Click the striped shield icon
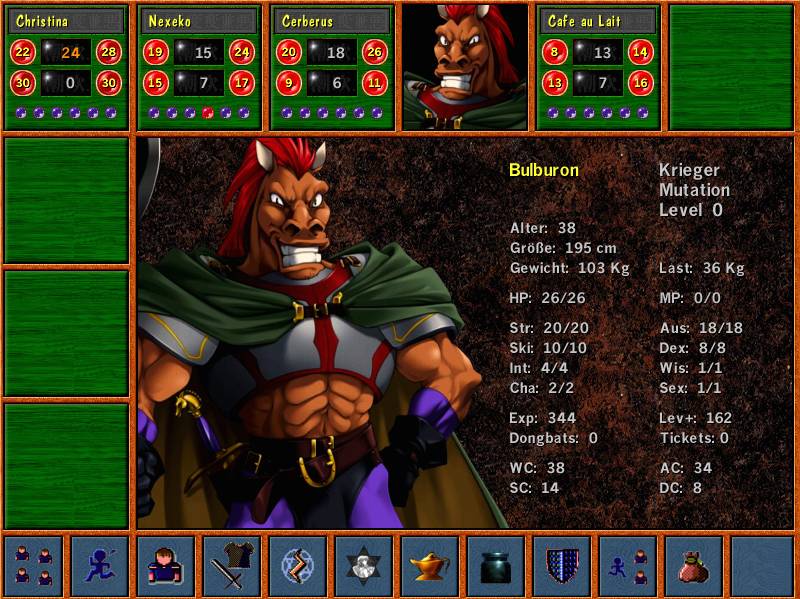This screenshot has height=599, width=800. click(562, 566)
